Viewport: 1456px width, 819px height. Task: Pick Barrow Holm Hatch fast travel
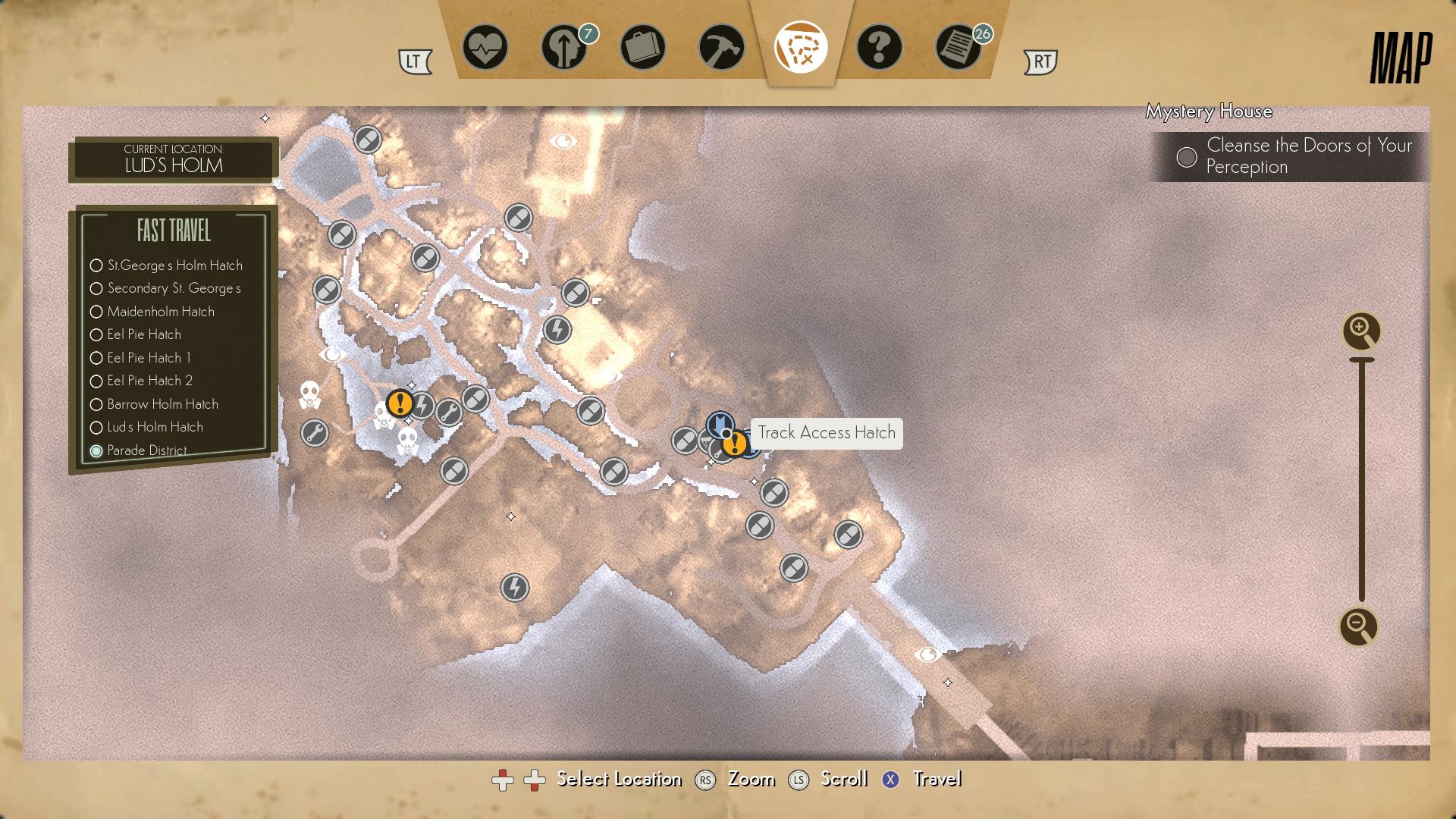click(162, 404)
